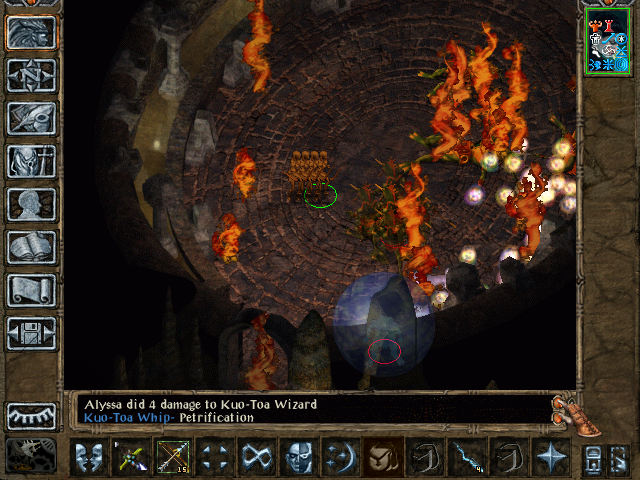This screenshot has width=640, height=480.
Task: Activate the two-masks talk action
Action: (x=90, y=458)
